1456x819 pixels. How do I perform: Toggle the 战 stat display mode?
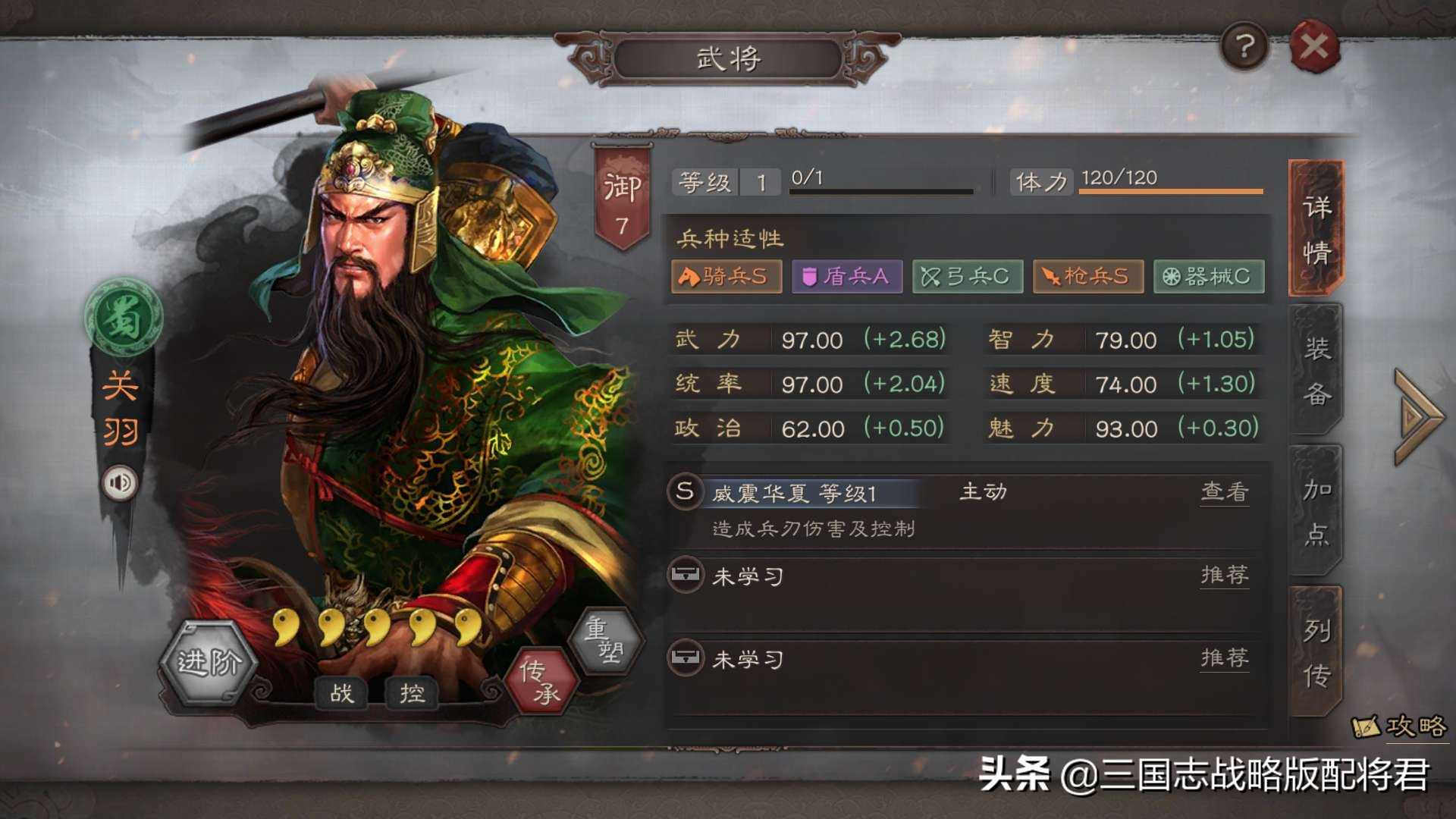[x=344, y=693]
